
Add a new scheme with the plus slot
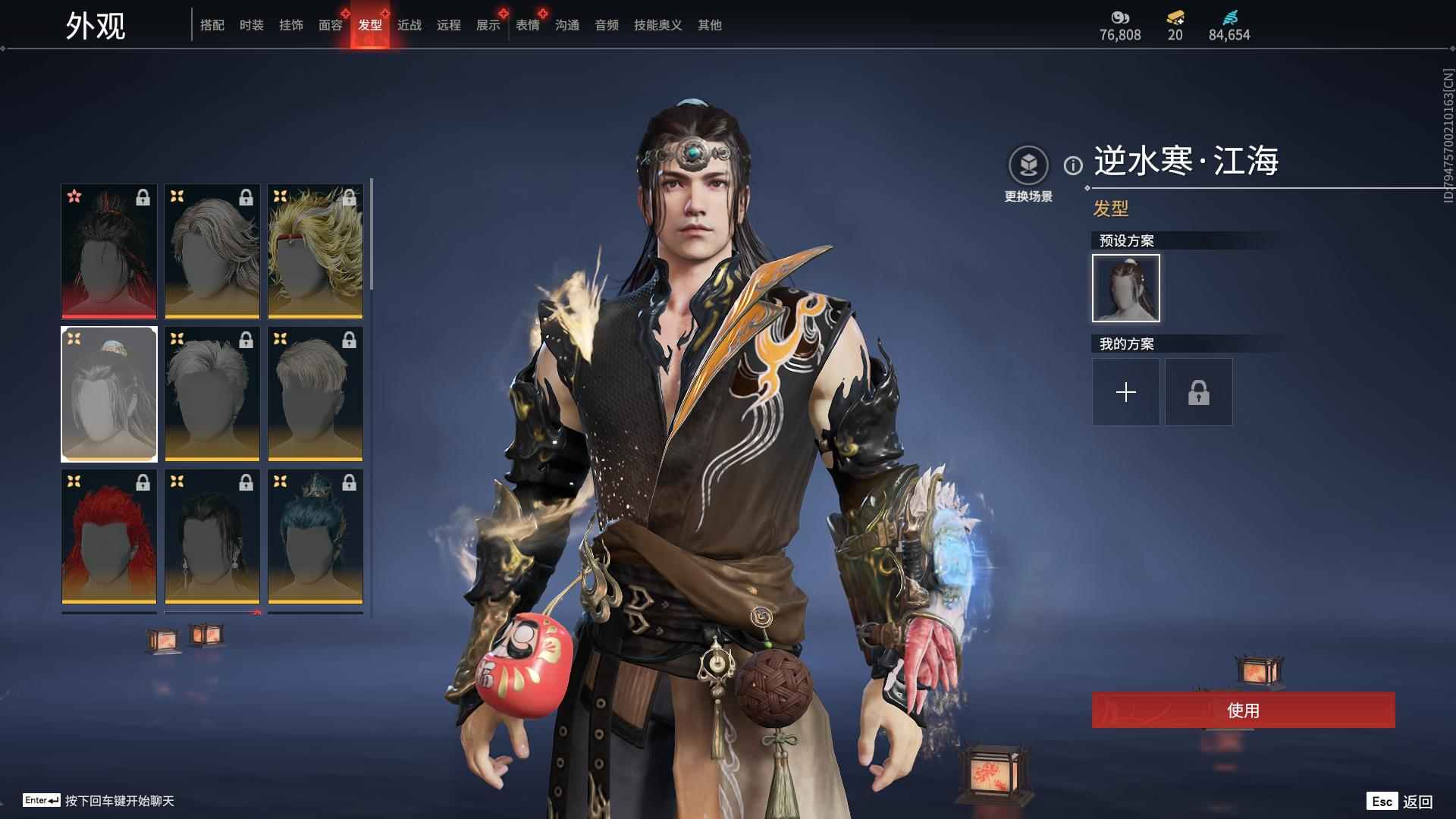tap(1125, 392)
